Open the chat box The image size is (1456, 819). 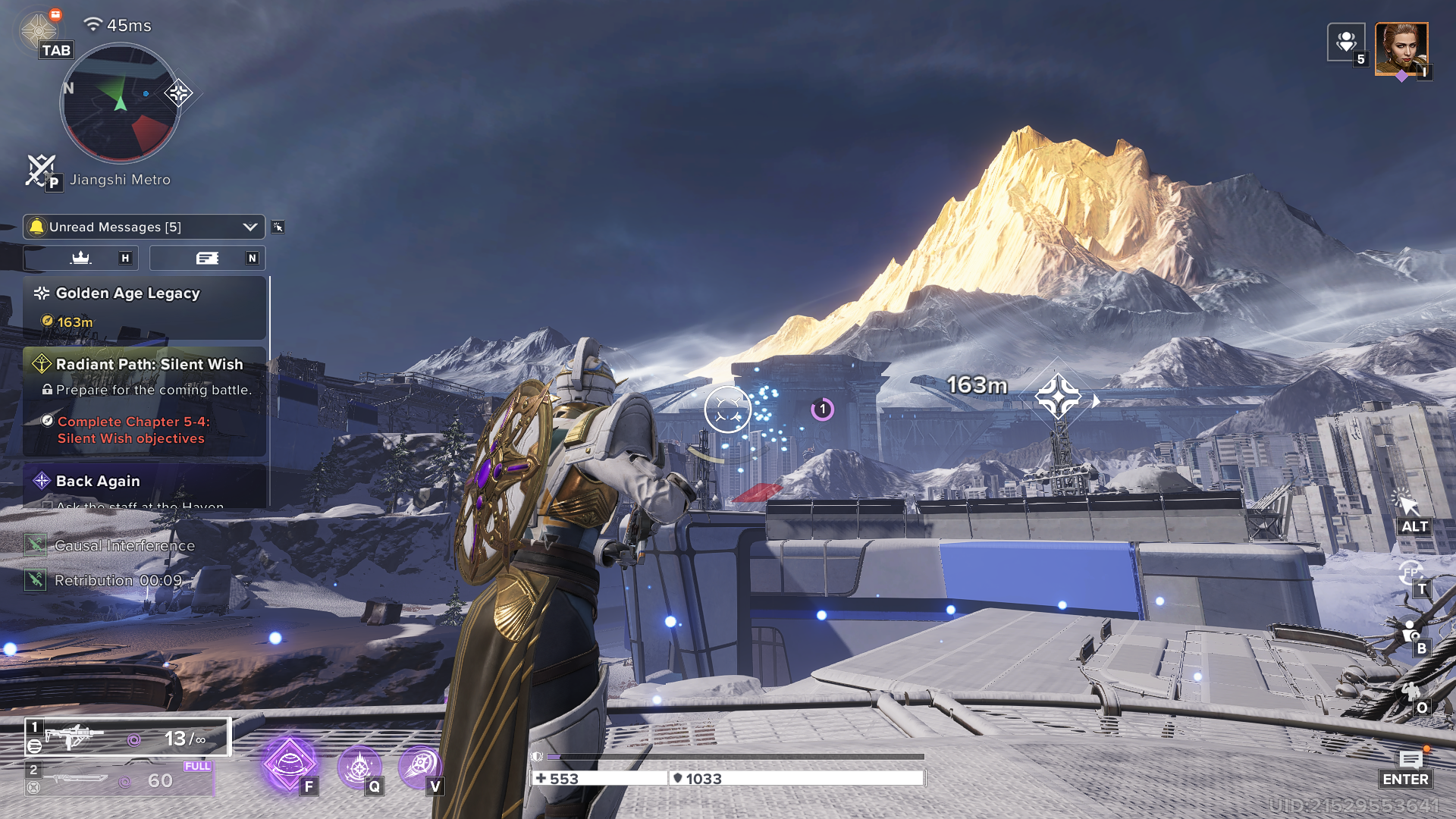(x=1410, y=761)
